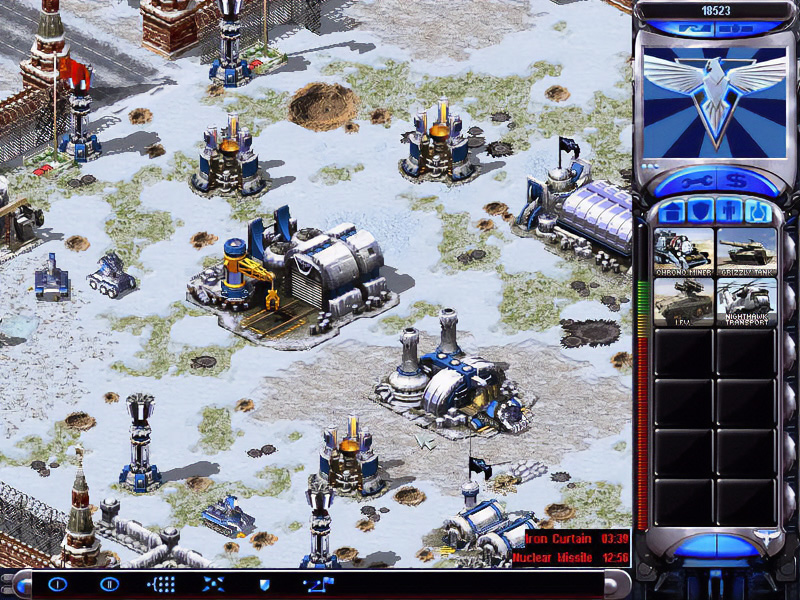
Task: Order a Nighthawk Transport
Action: [x=746, y=302]
